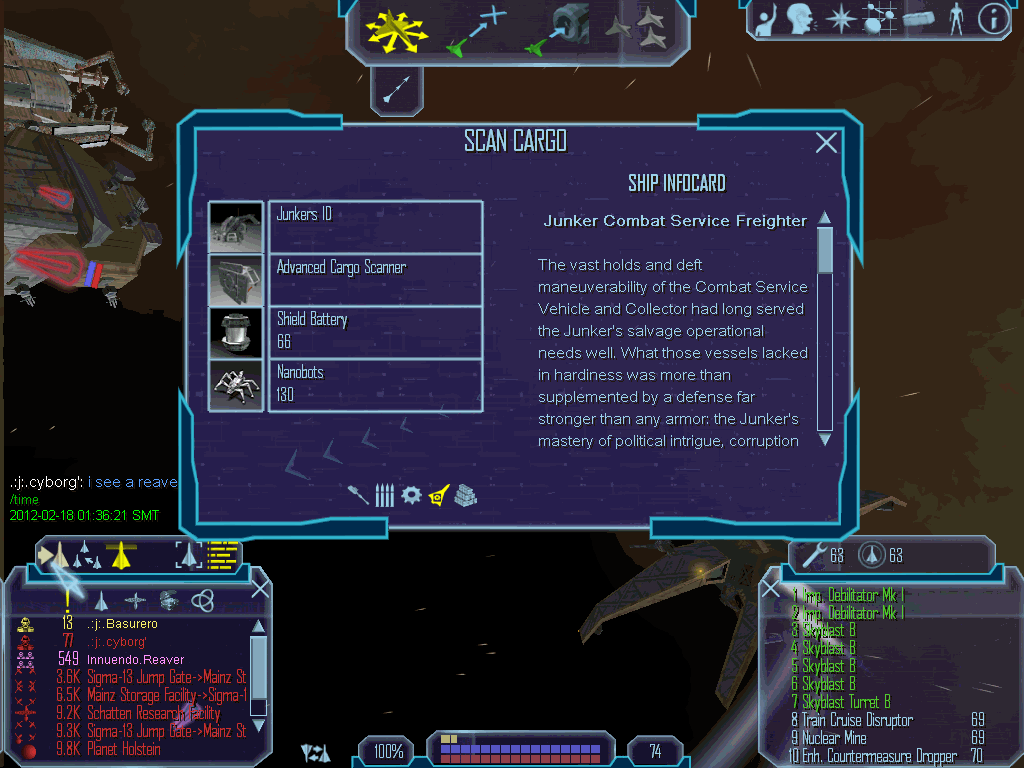This screenshot has height=768, width=1024.
Task: Close the Scan Cargo window
Action: point(826,143)
